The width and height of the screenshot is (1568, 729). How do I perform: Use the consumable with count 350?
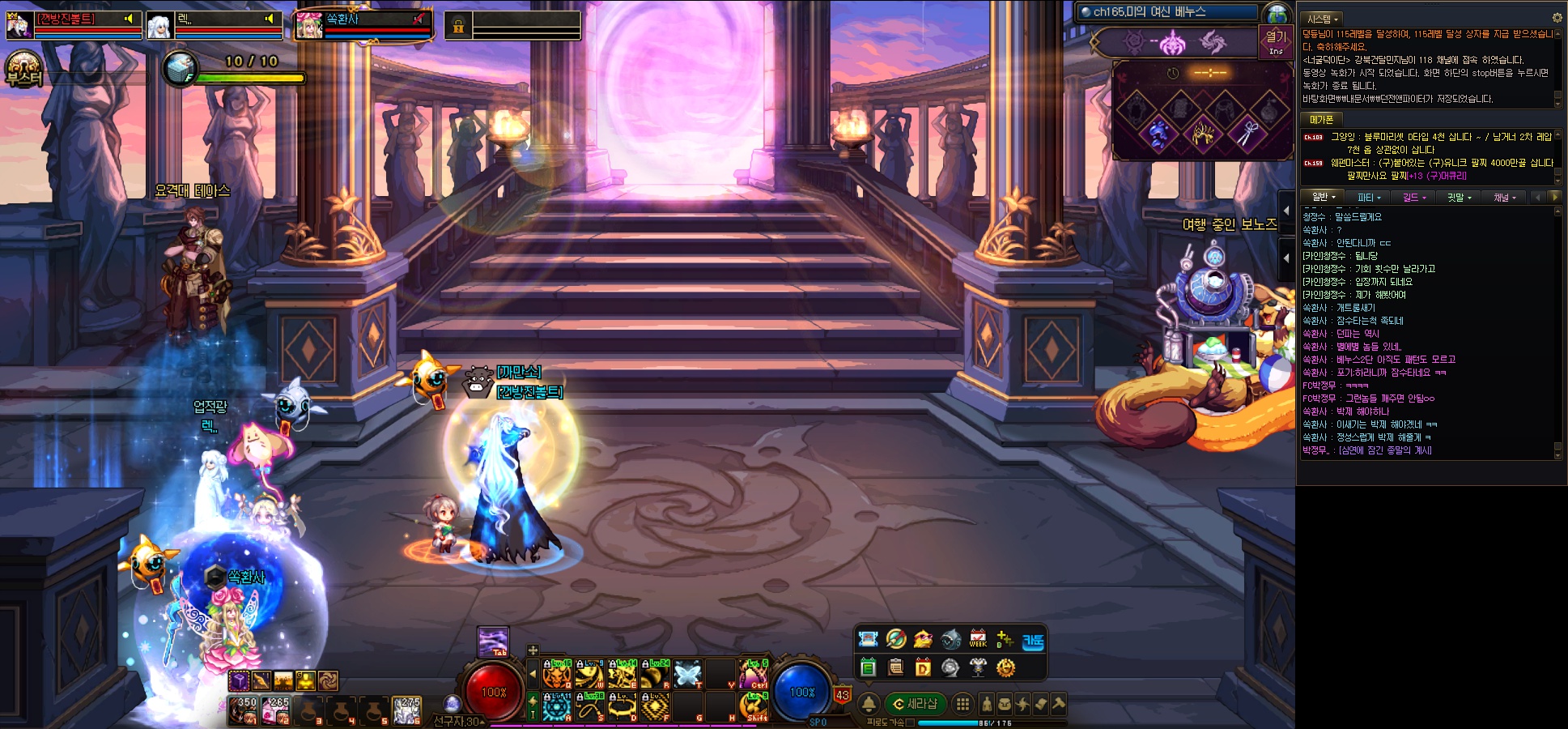[244, 710]
